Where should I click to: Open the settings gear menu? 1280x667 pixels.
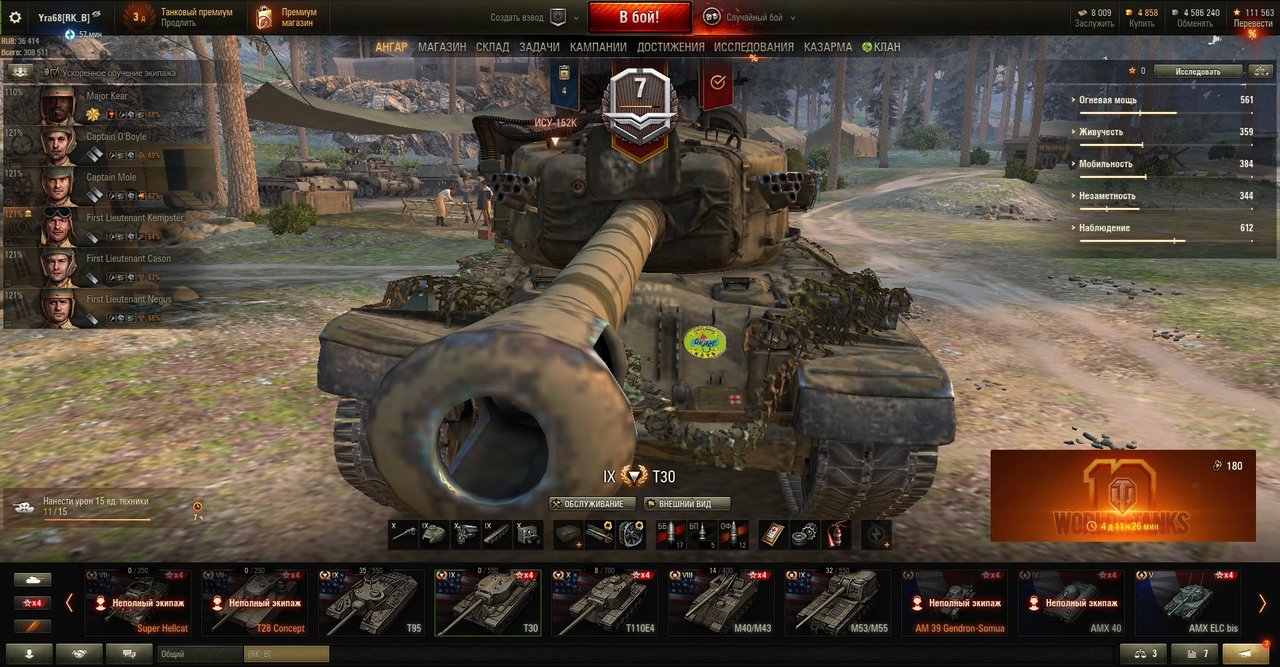(x=15, y=17)
